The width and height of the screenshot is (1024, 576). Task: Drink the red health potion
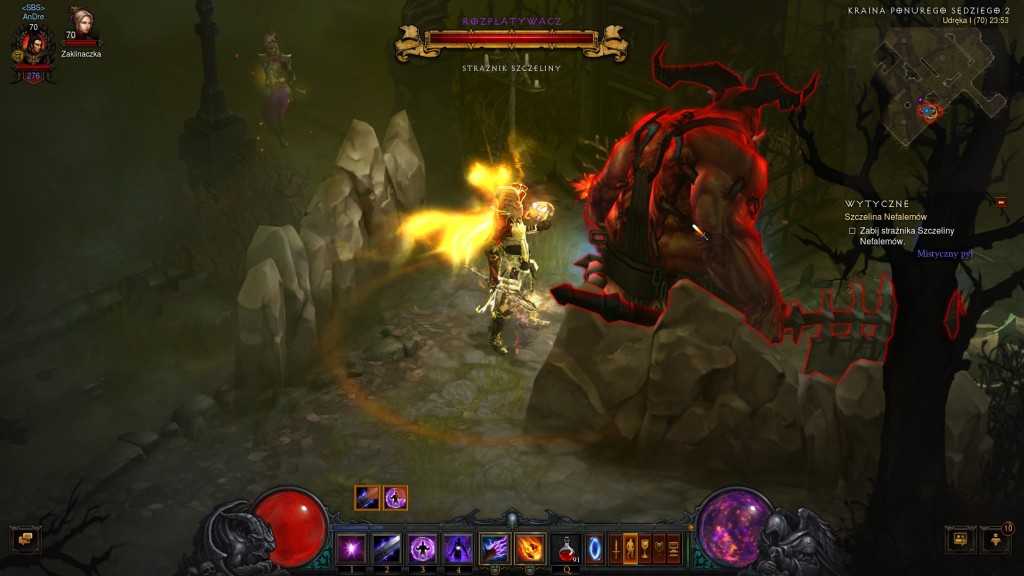[567, 549]
